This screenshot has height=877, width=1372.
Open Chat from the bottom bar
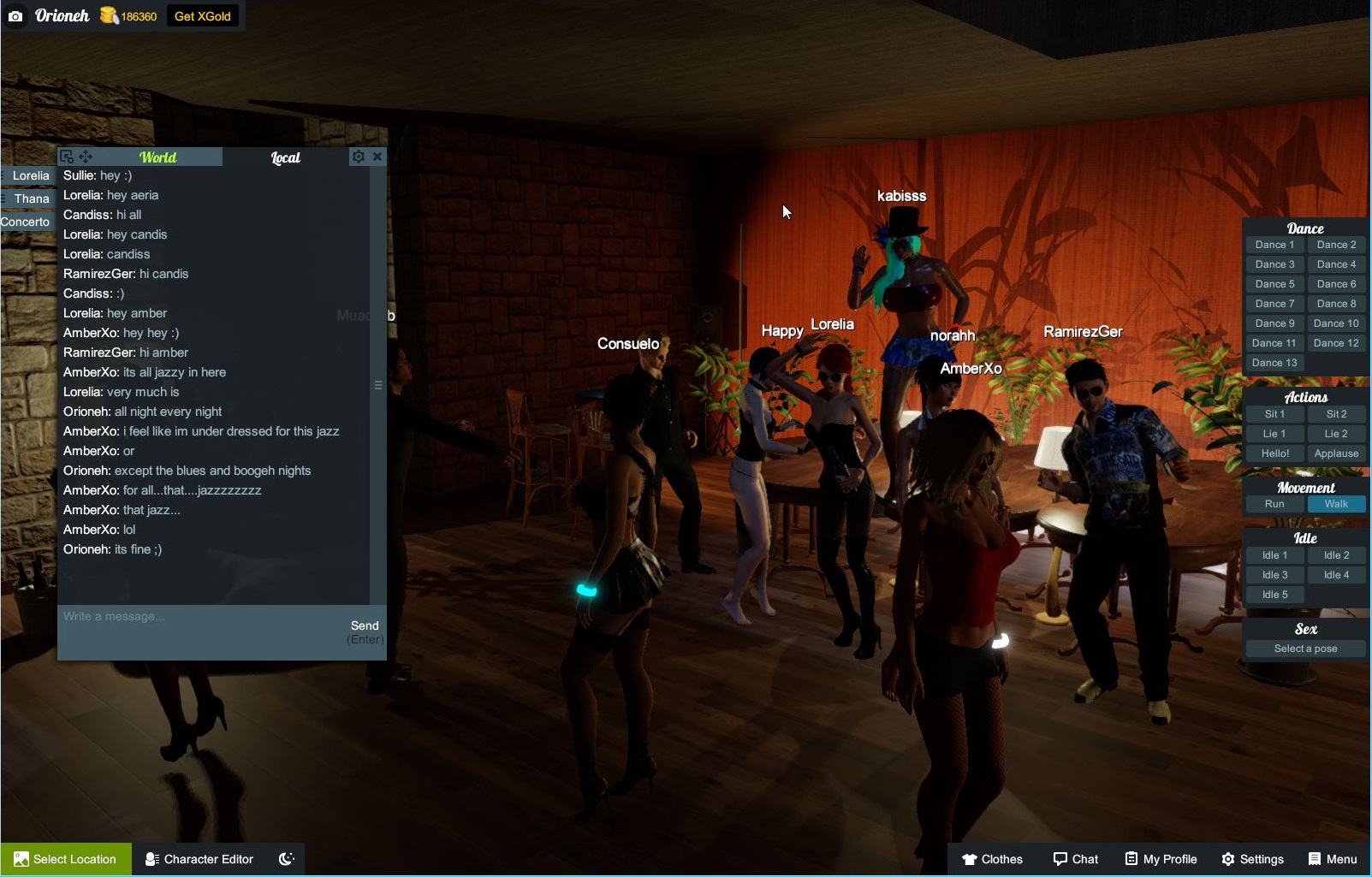pyautogui.click(x=1076, y=859)
